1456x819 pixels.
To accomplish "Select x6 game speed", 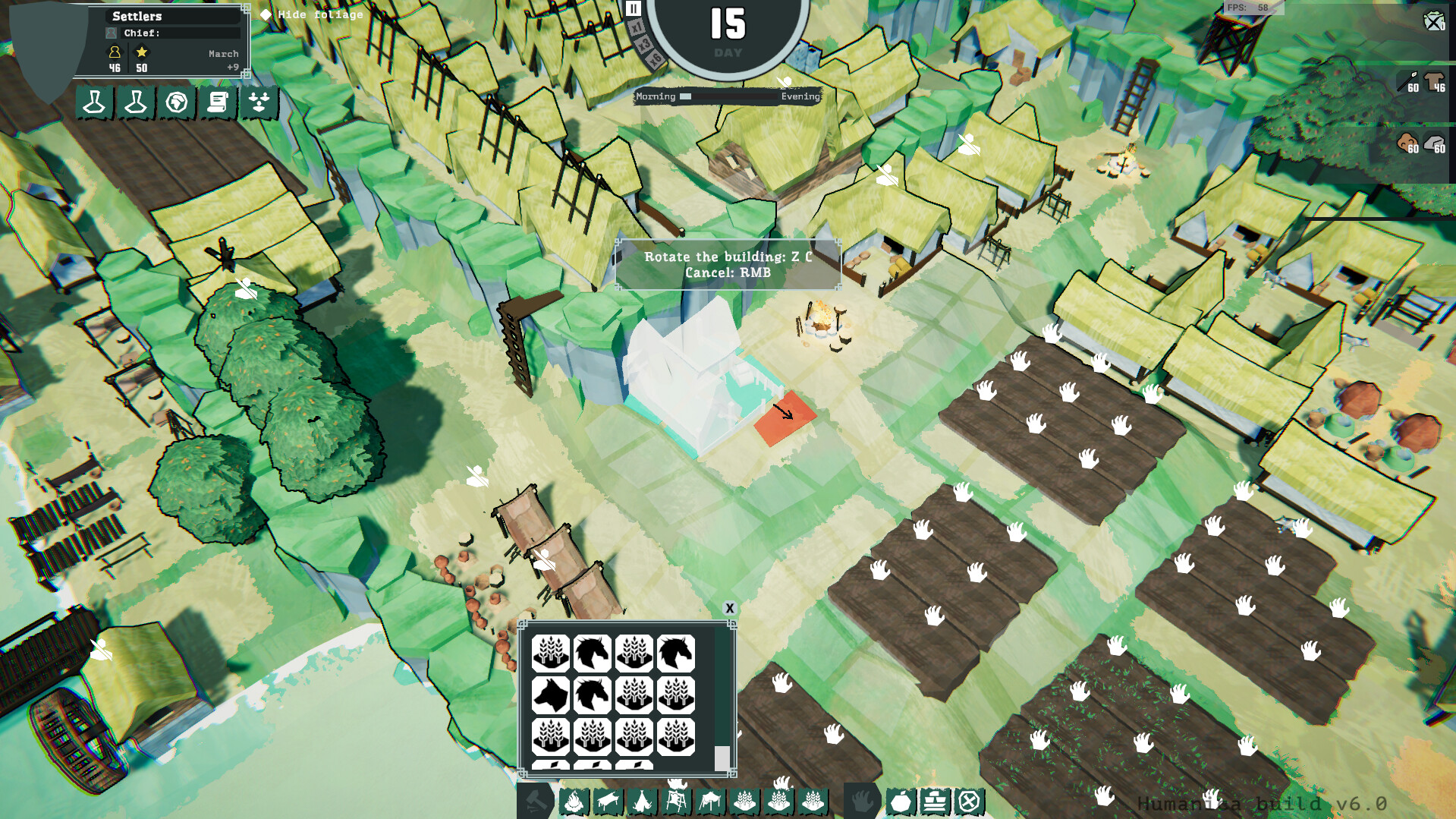I will pos(656,60).
